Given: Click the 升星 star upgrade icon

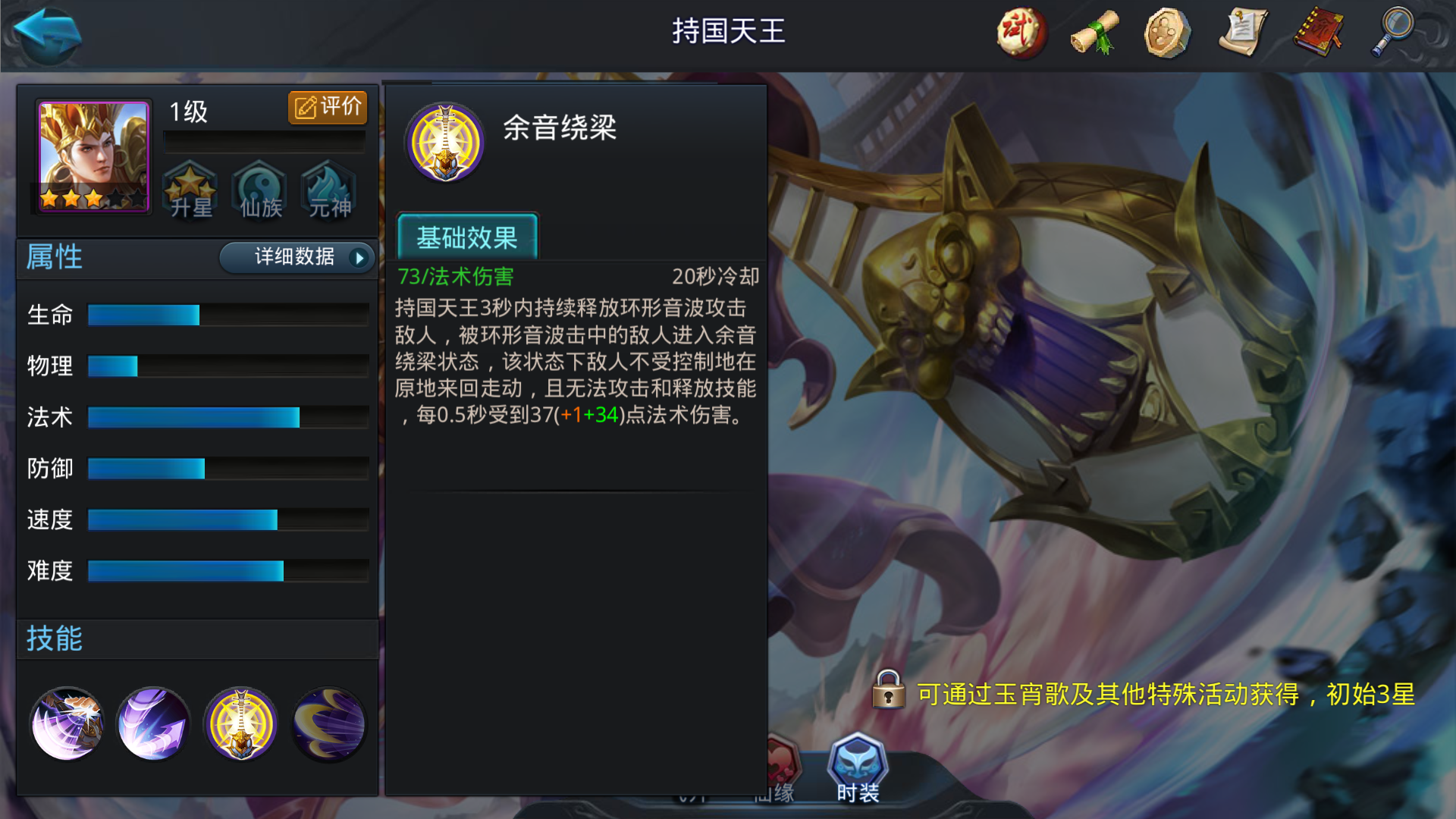Looking at the screenshot, I should pos(191,191).
